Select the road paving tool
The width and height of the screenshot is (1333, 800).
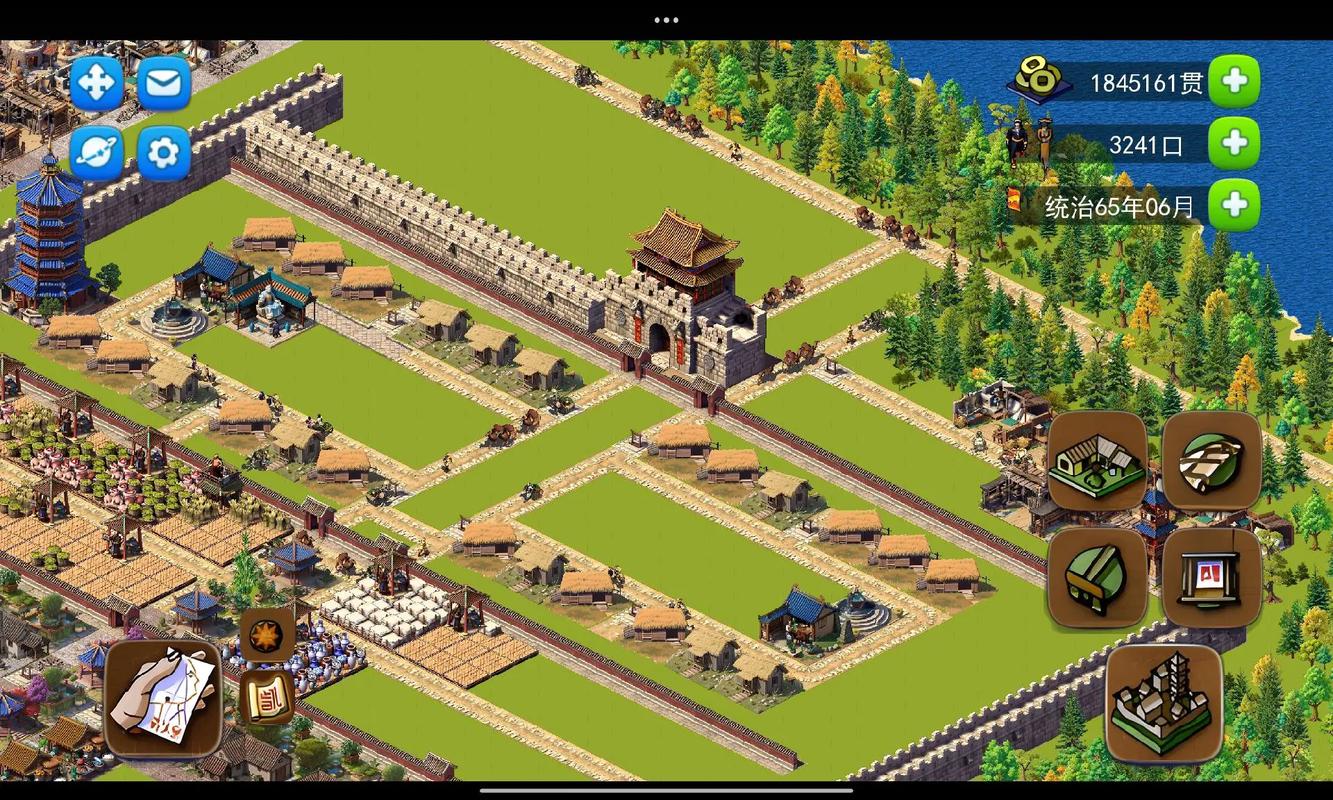1211,462
